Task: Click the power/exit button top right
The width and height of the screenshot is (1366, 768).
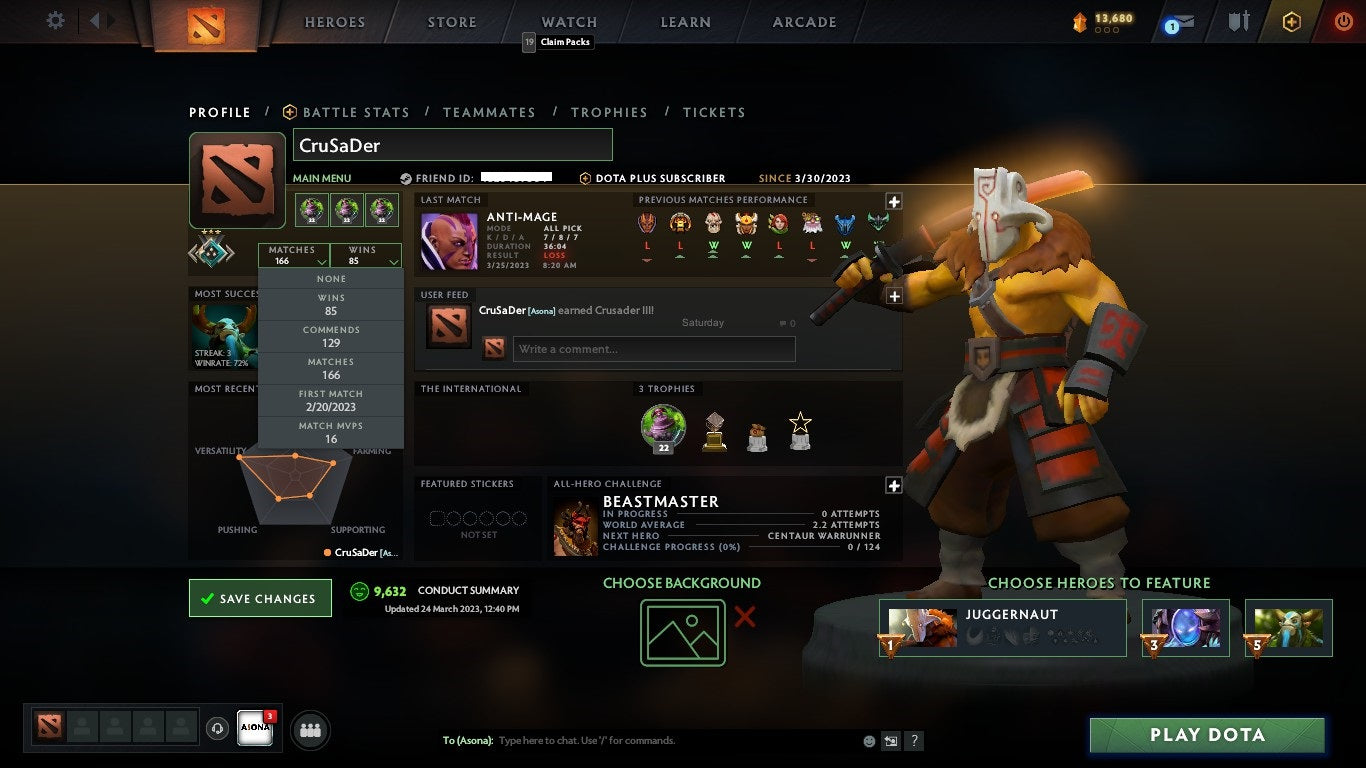Action: click(1343, 21)
